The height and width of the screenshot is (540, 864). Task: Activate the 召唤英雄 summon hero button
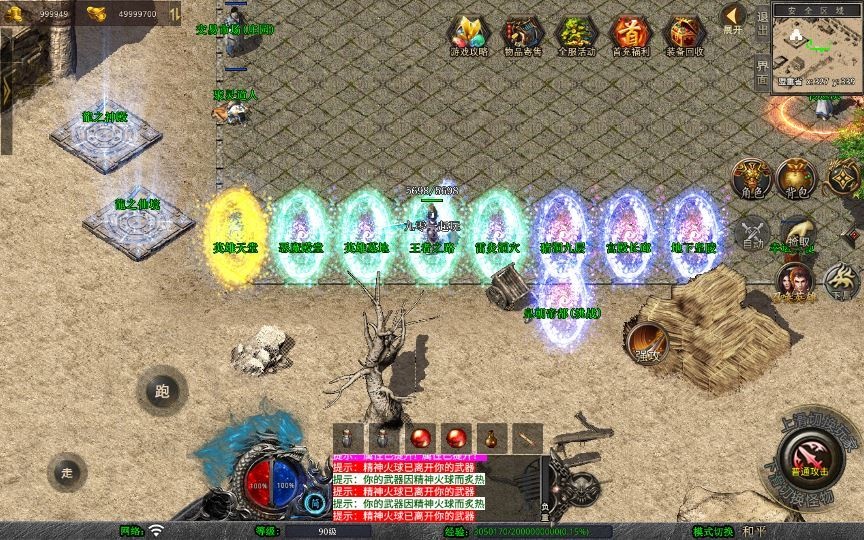point(794,282)
